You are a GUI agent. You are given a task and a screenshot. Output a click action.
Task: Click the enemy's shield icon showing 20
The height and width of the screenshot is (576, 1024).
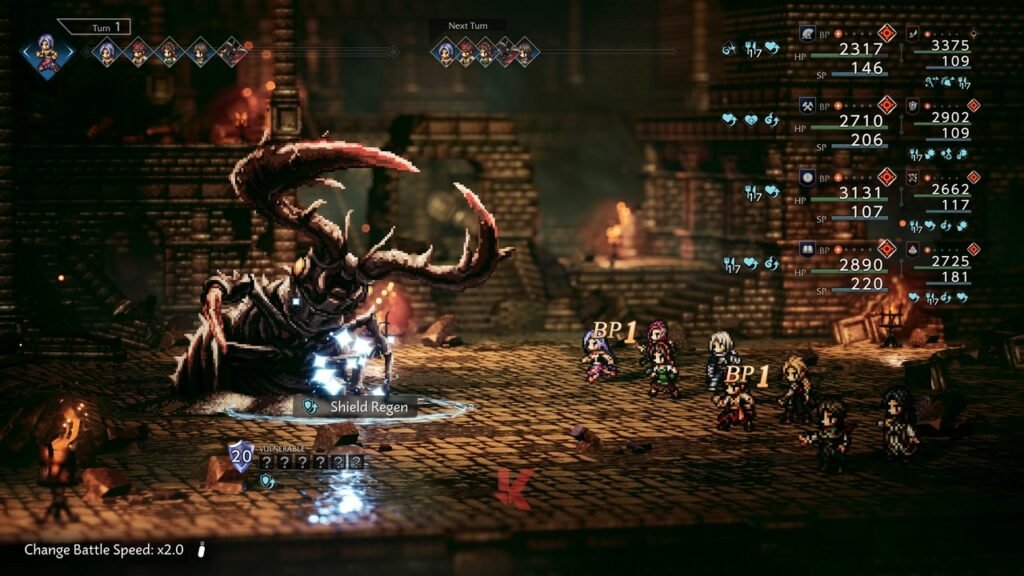coord(240,455)
